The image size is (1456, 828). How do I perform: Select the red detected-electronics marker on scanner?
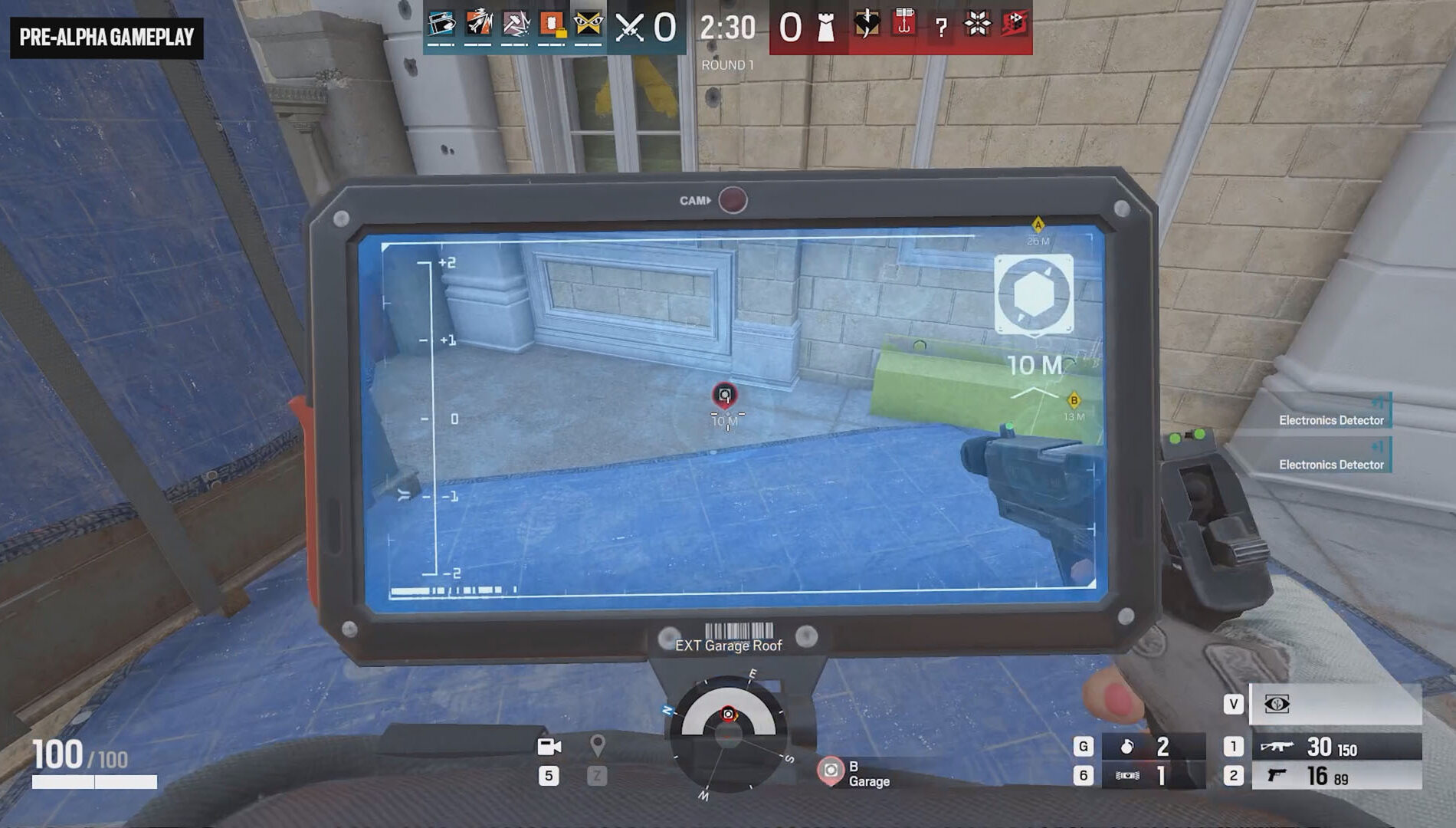(x=724, y=395)
